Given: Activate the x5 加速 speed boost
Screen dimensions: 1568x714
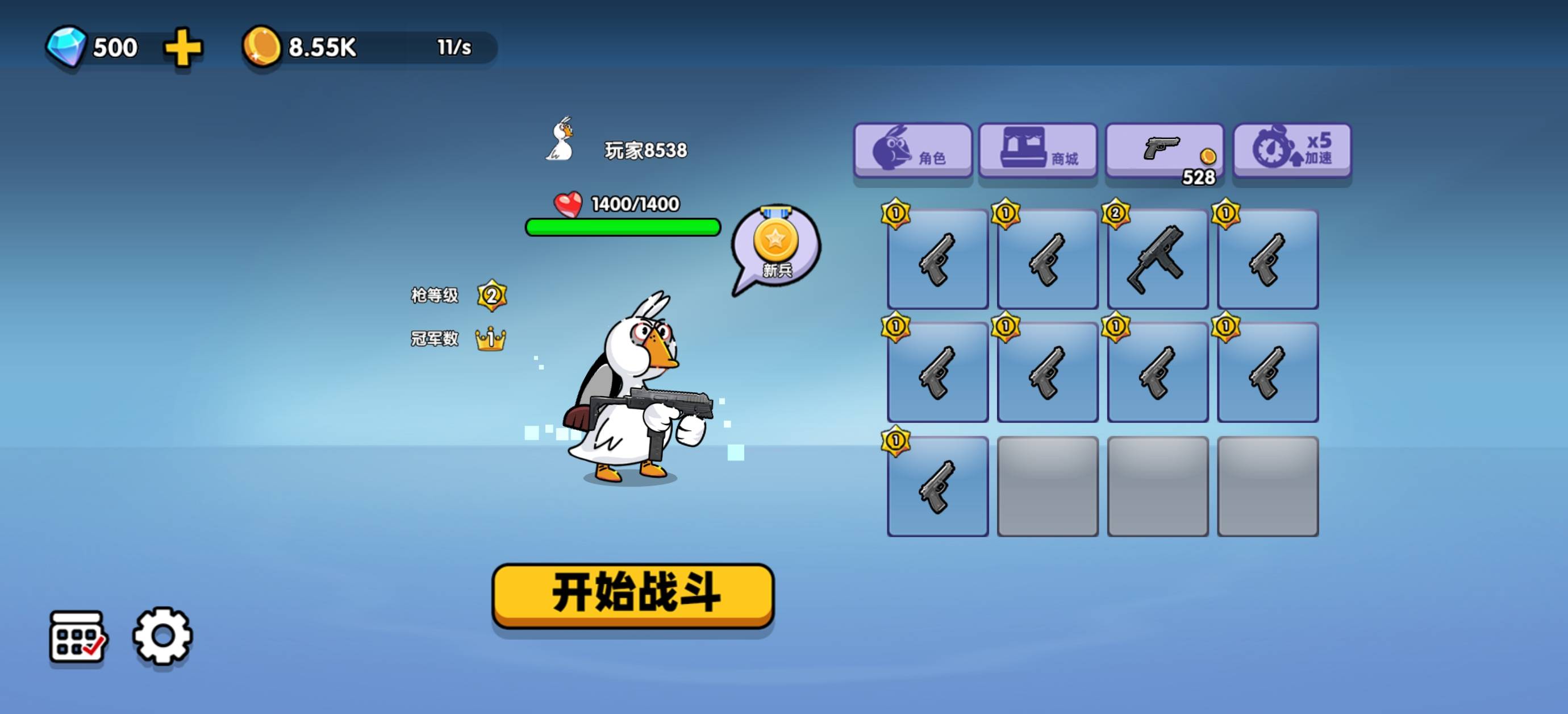Looking at the screenshot, I should (x=1292, y=151).
